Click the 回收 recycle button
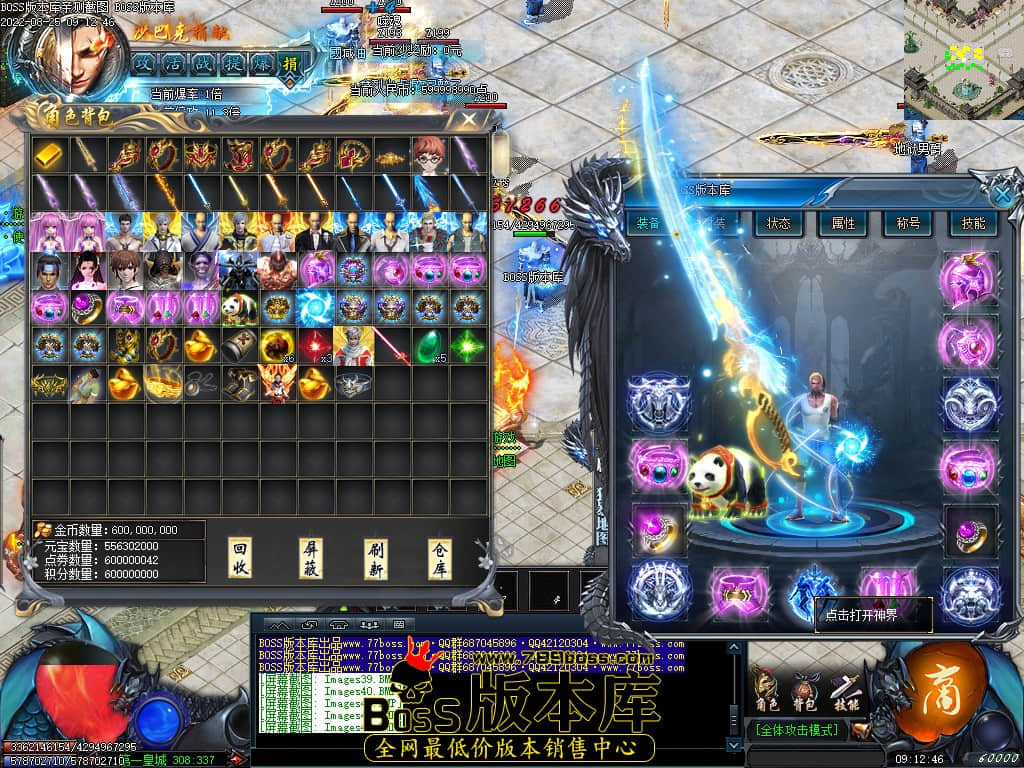Screen dimensions: 1024x768 click(x=240, y=557)
